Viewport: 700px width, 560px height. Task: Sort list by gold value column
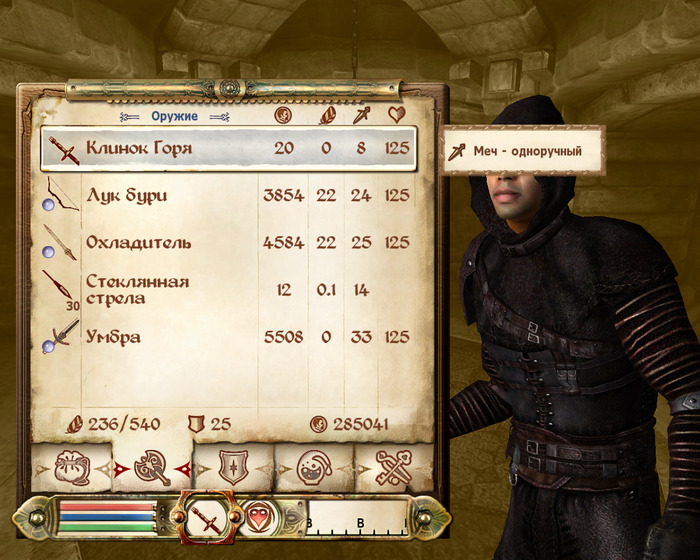(283, 116)
